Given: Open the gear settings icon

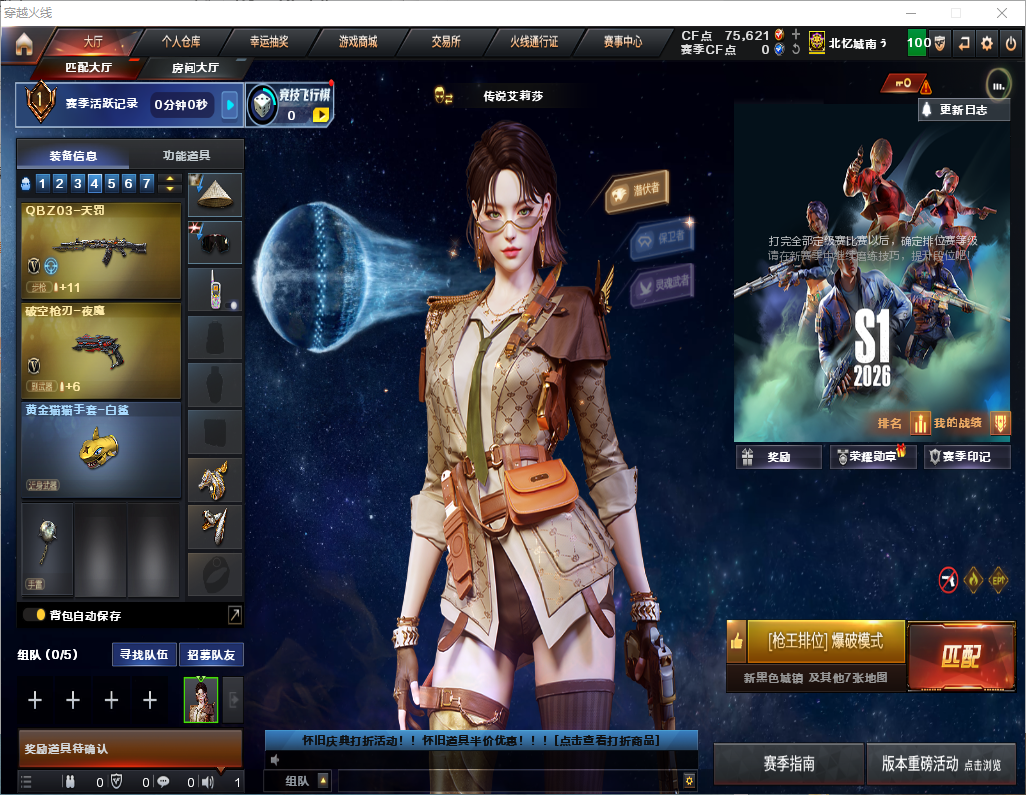Looking at the screenshot, I should tap(987, 43).
